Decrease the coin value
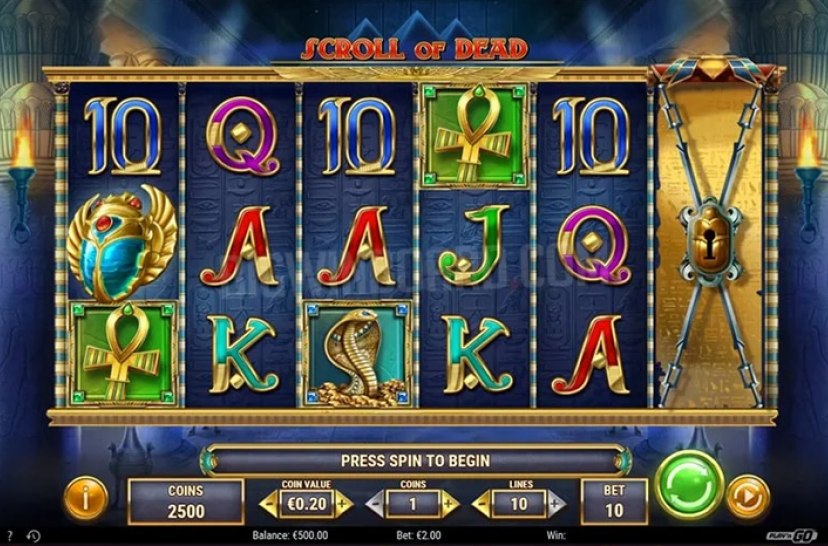The width and height of the screenshot is (828, 546). 267,503
